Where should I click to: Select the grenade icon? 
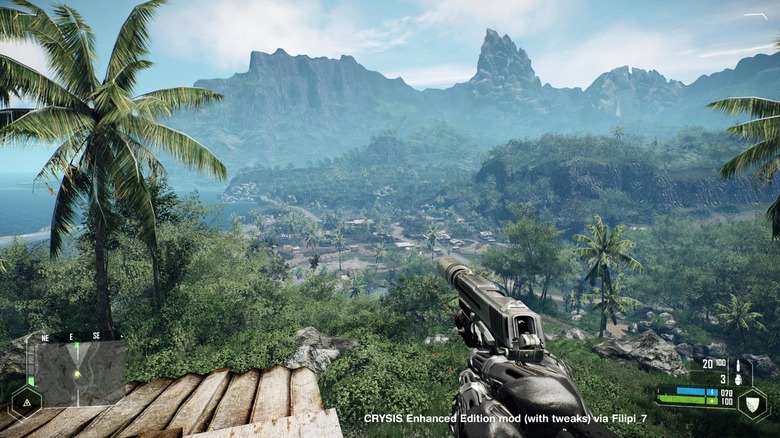[x=737, y=380]
